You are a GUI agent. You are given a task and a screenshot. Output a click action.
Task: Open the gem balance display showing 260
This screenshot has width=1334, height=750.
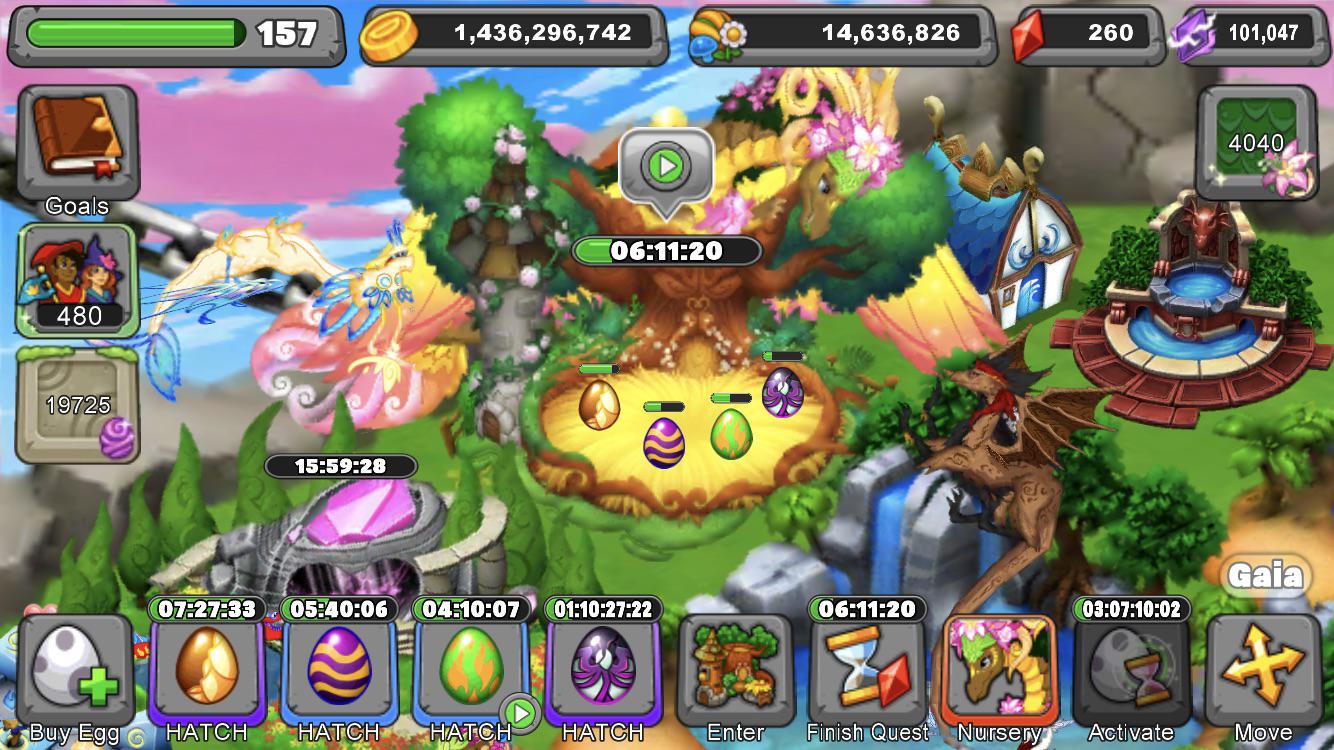pos(1083,33)
